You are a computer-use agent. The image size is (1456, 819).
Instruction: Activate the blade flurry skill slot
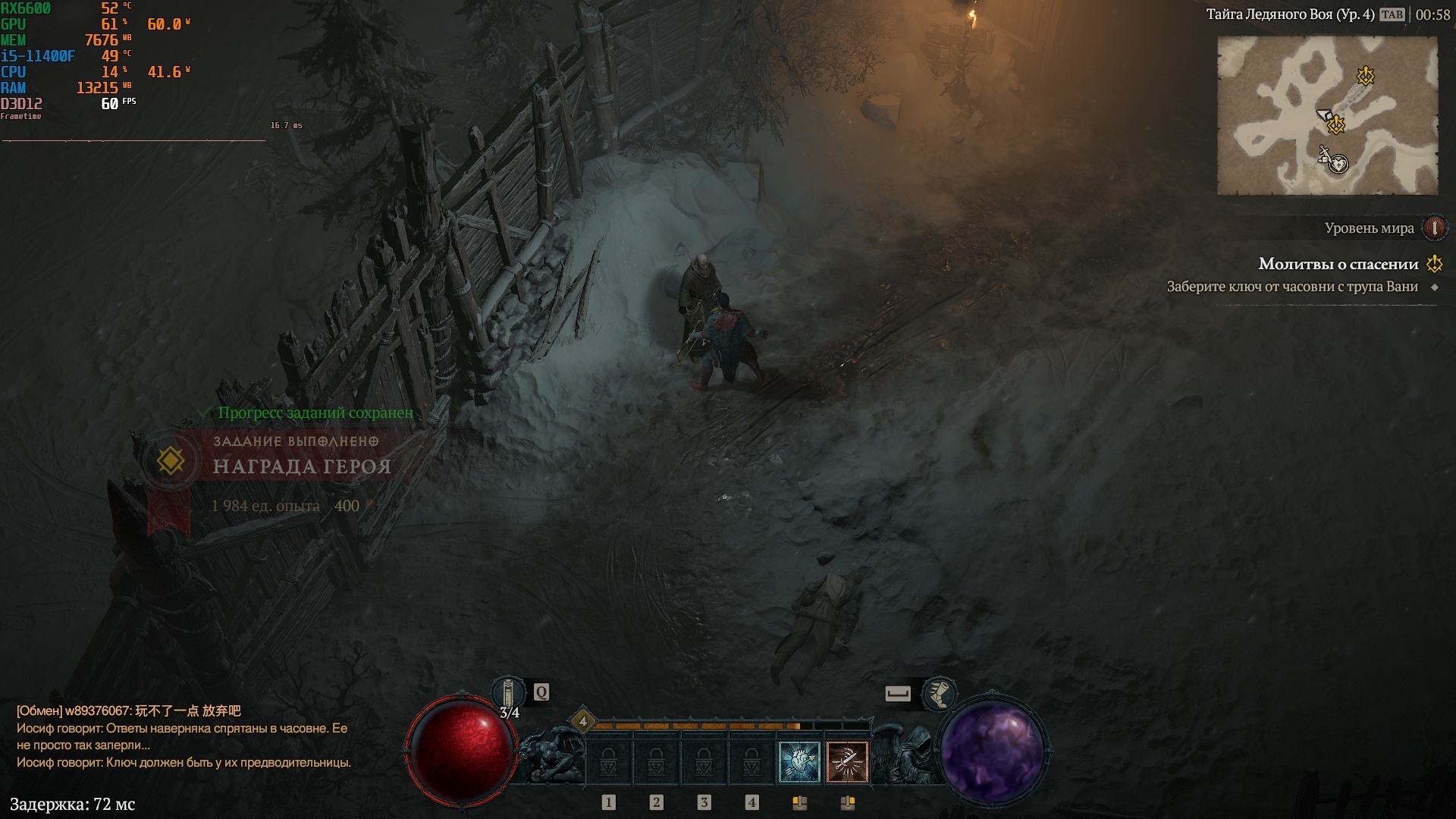tap(847, 761)
